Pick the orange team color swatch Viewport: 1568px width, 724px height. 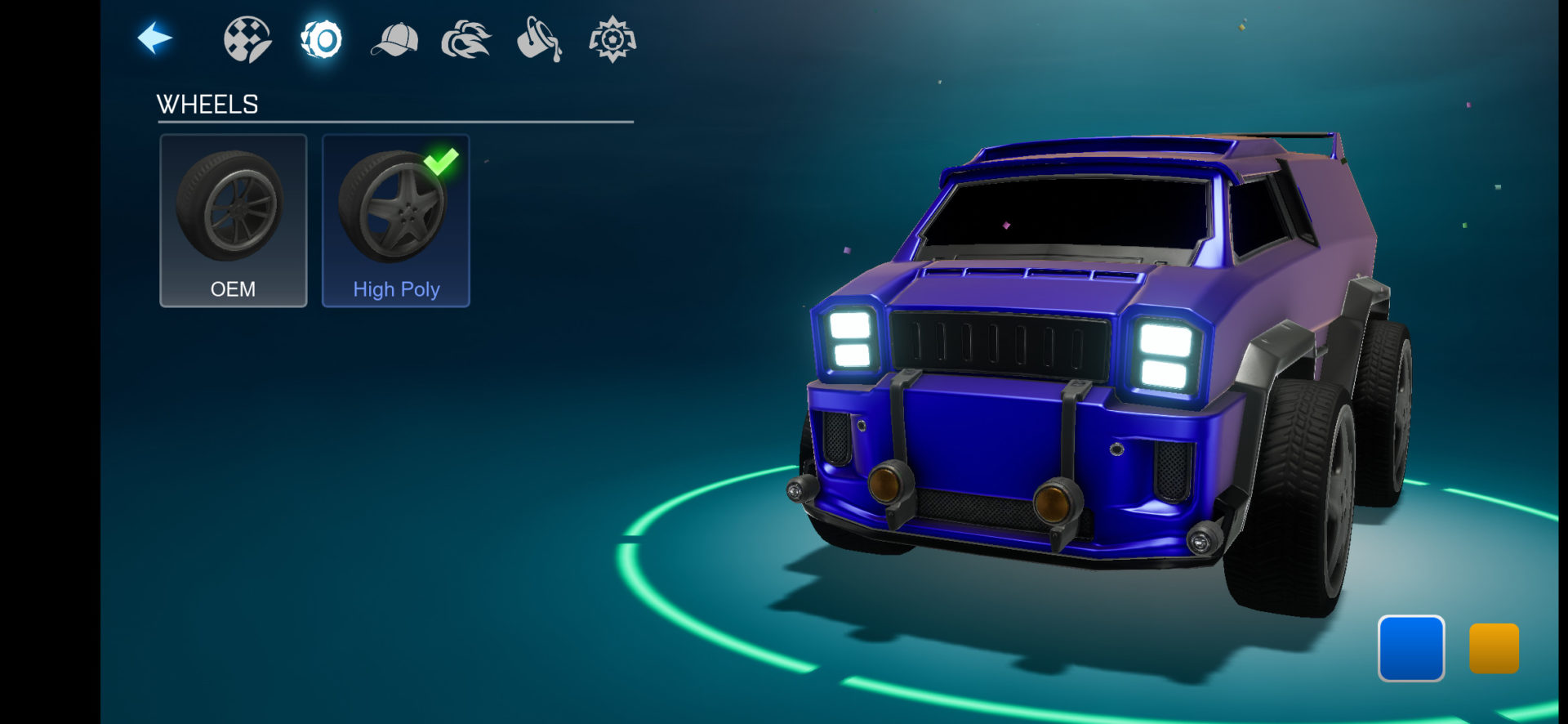[1494, 648]
